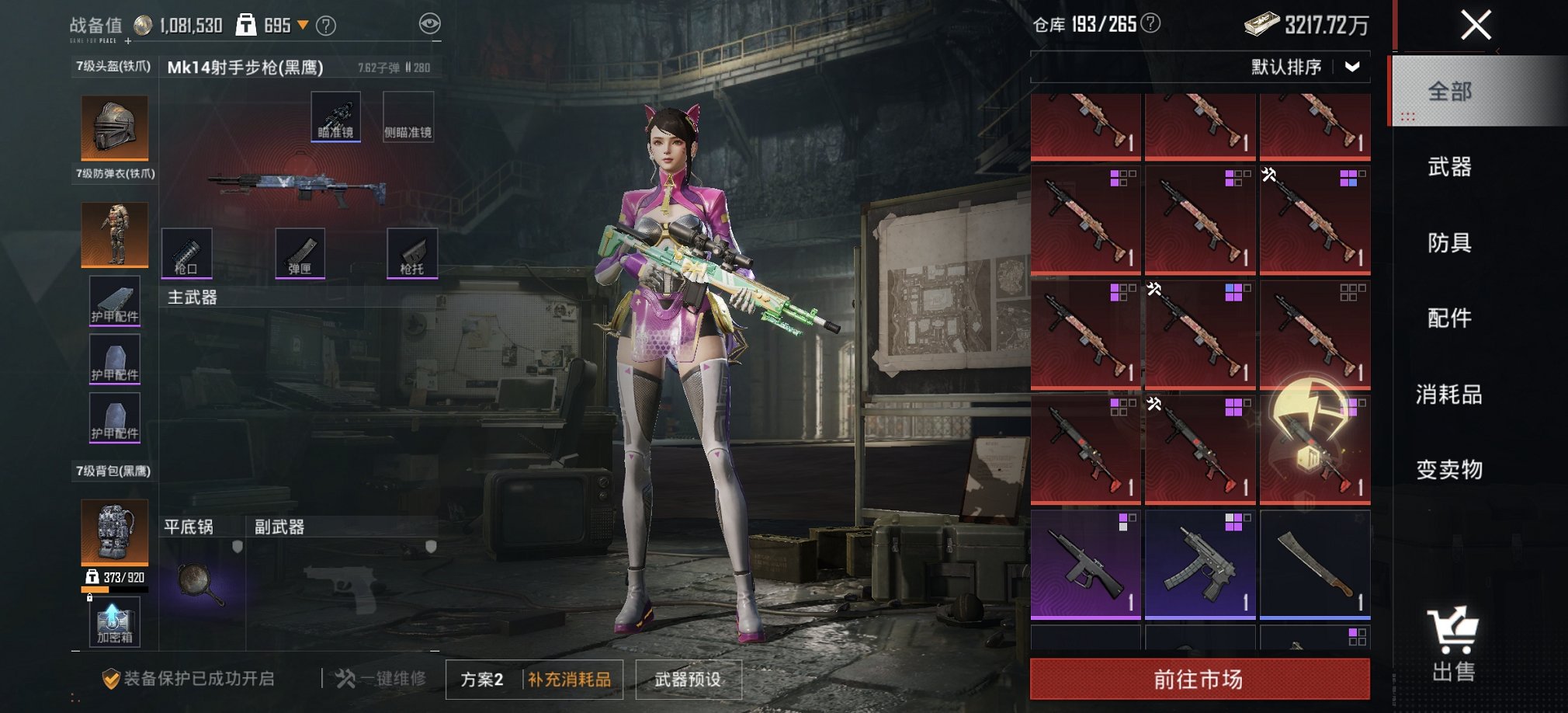This screenshot has width=1568, height=713.
Task: Go to market via 前往市场 button
Action: coord(1199,680)
